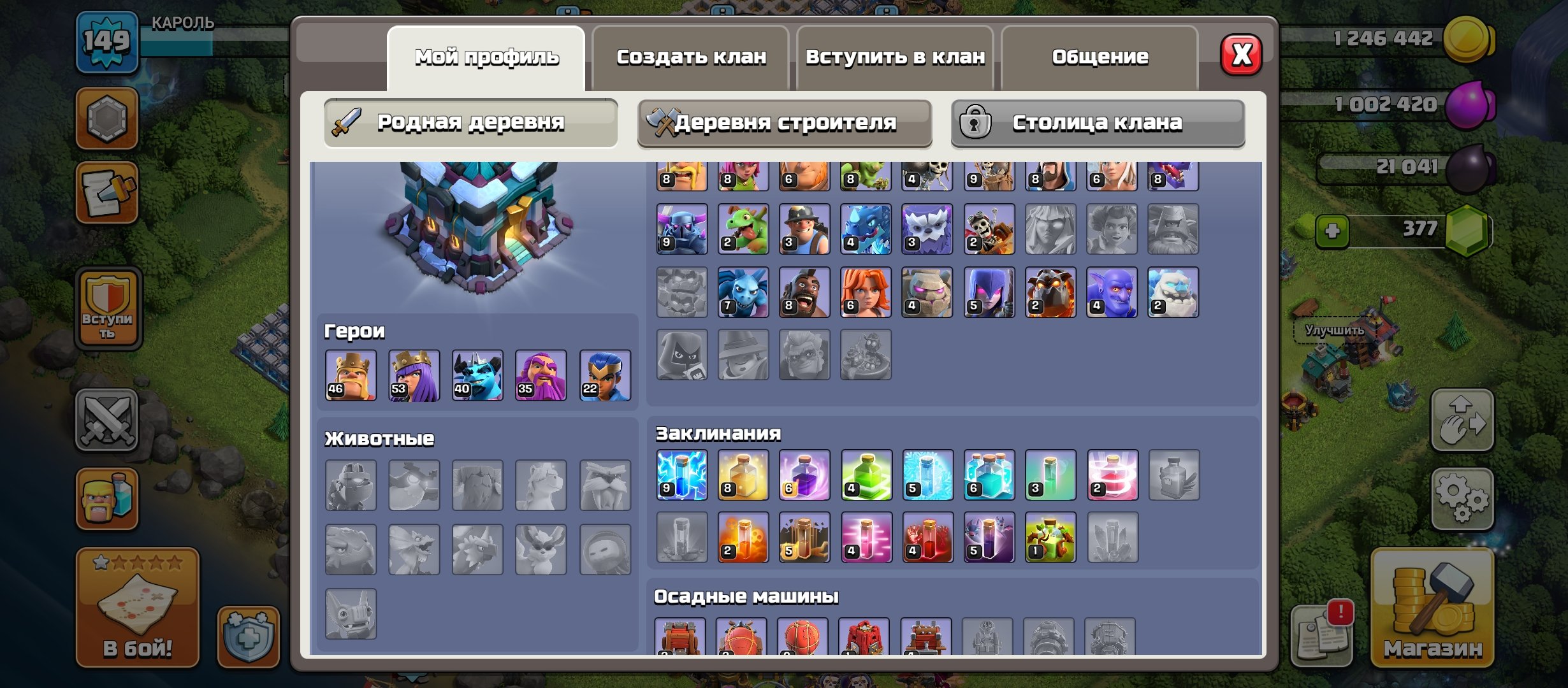Switch to the Деревня строителя view
This screenshot has height=688, width=1568.
point(785,122)
